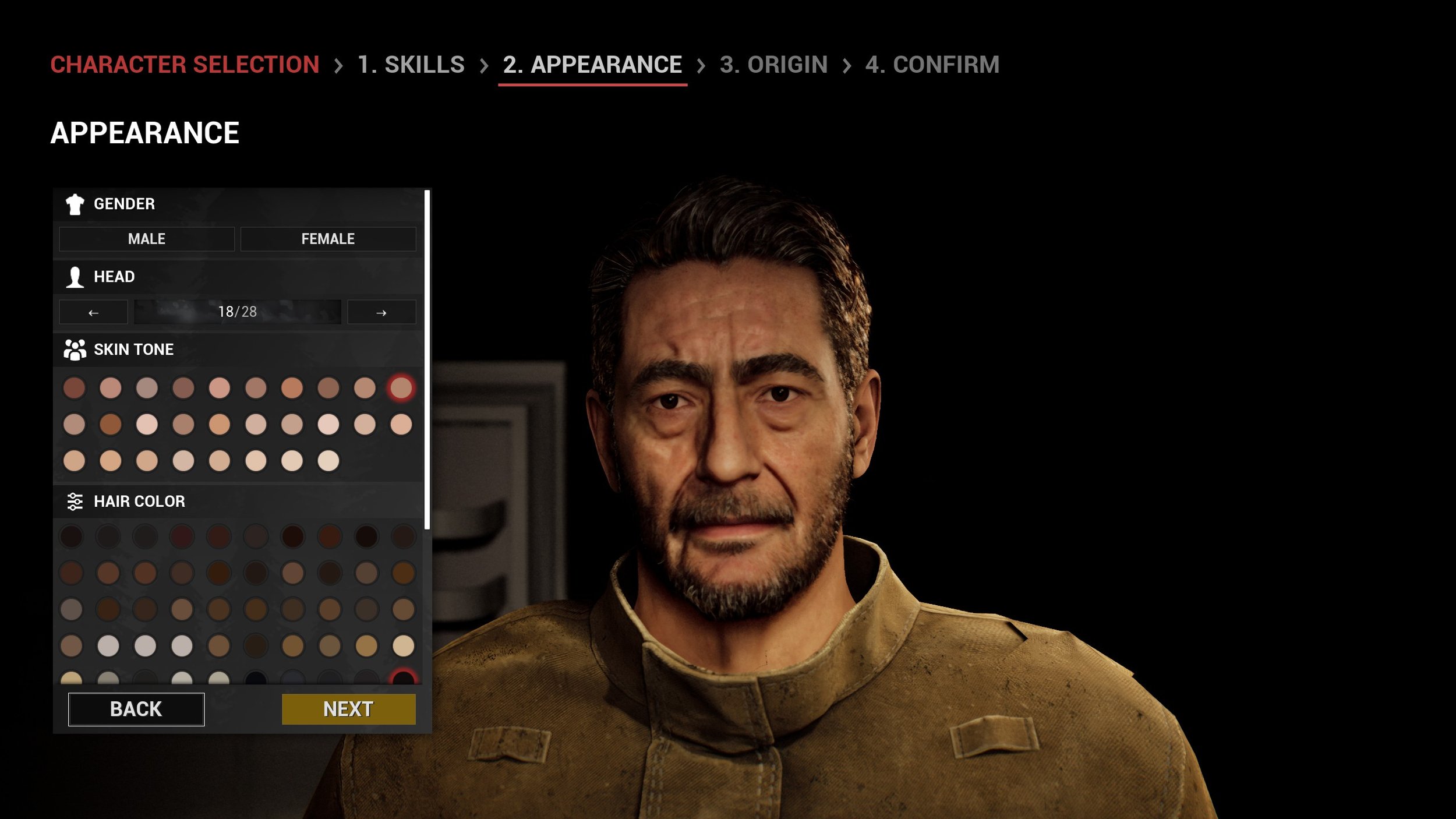
Task: Pick the red-highlighted selected skin tone swatch
Action: point(401,388)
